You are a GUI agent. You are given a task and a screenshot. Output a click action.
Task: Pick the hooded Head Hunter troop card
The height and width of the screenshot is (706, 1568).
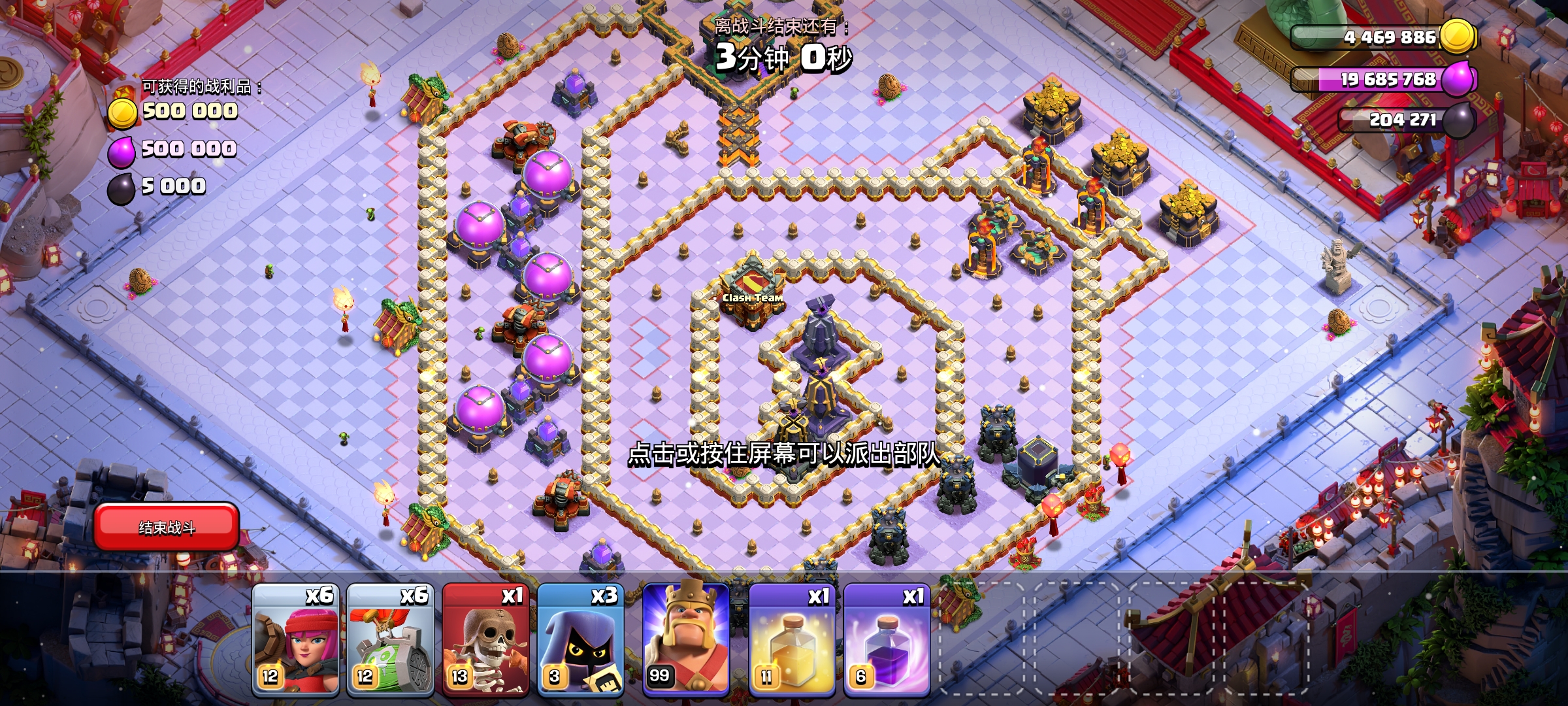click(x=580, y=639)
